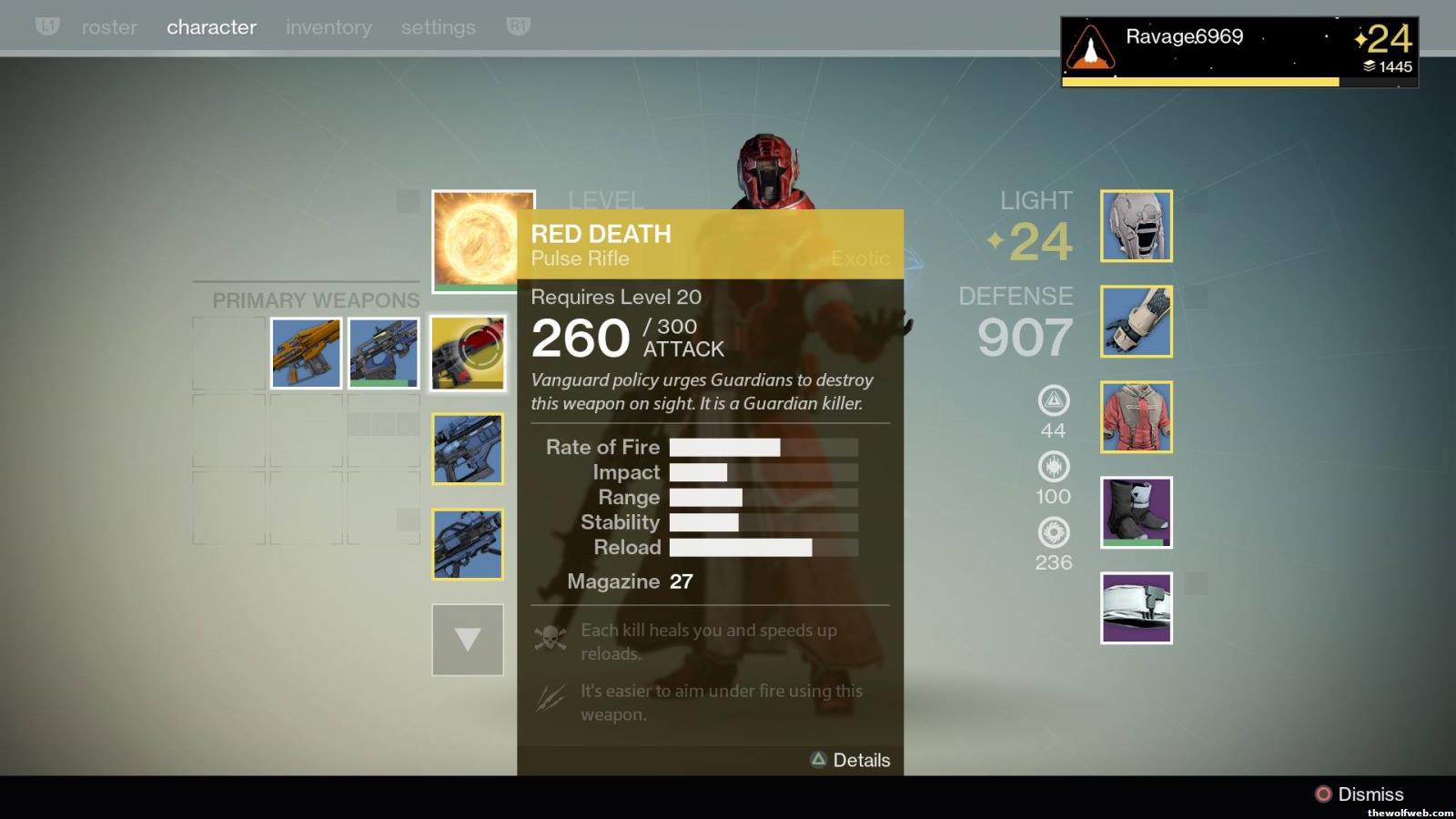Screen dimensions: 1456x819
Task: Open the settings tab
Action: [438, 27]
